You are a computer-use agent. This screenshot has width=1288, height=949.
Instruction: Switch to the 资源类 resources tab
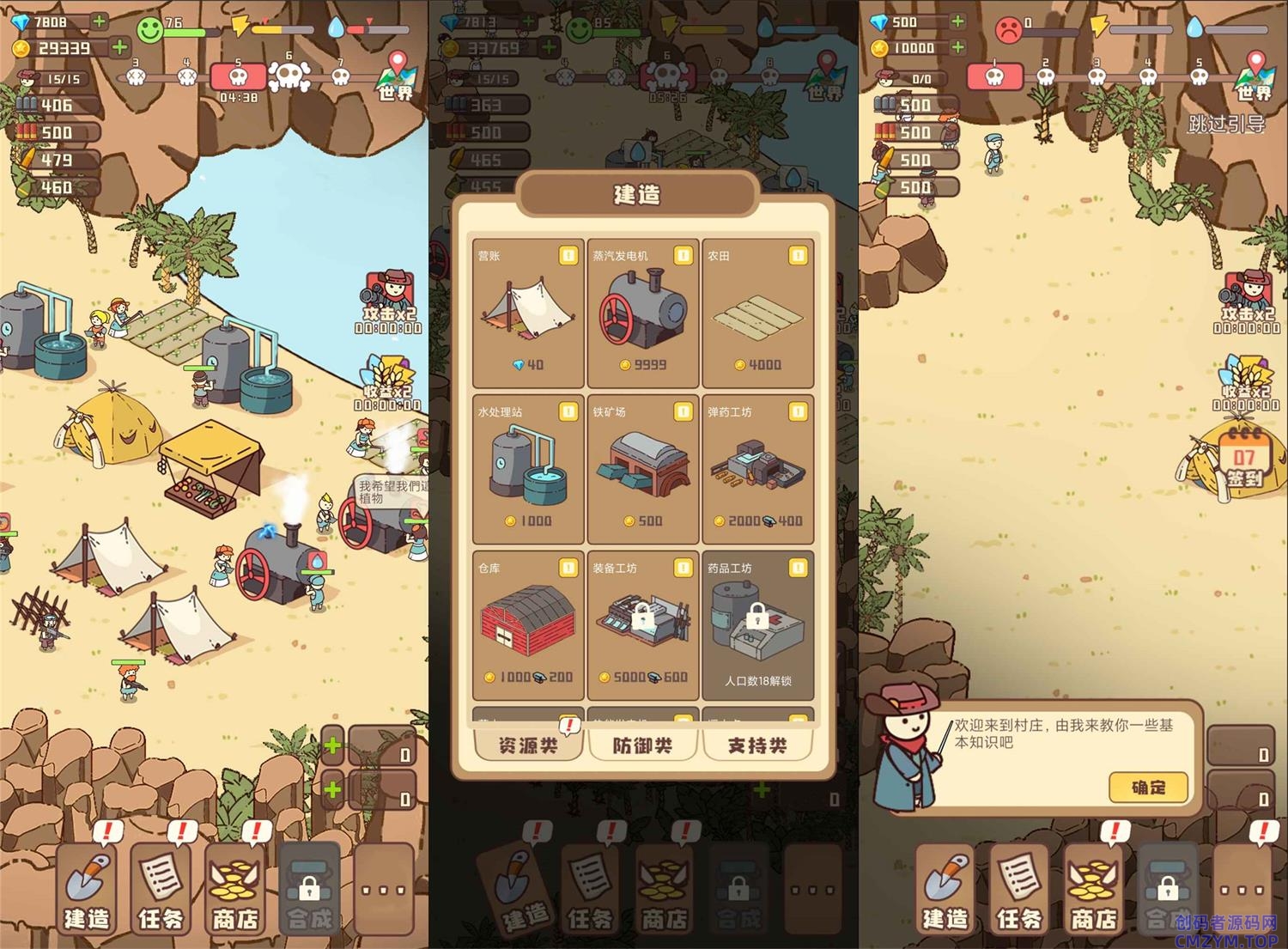click(528, 745)
